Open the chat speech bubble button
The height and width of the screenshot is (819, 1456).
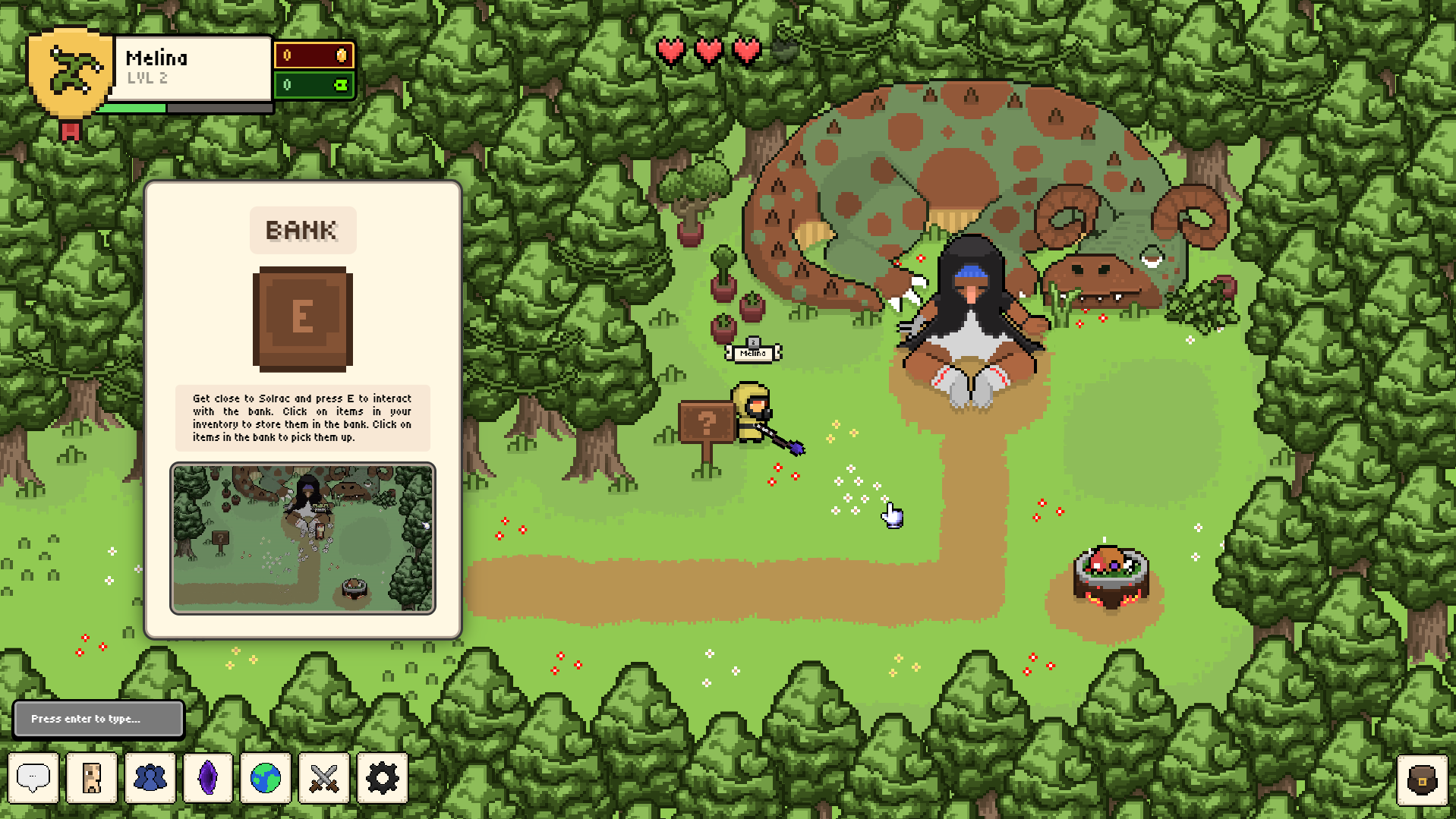33,778
